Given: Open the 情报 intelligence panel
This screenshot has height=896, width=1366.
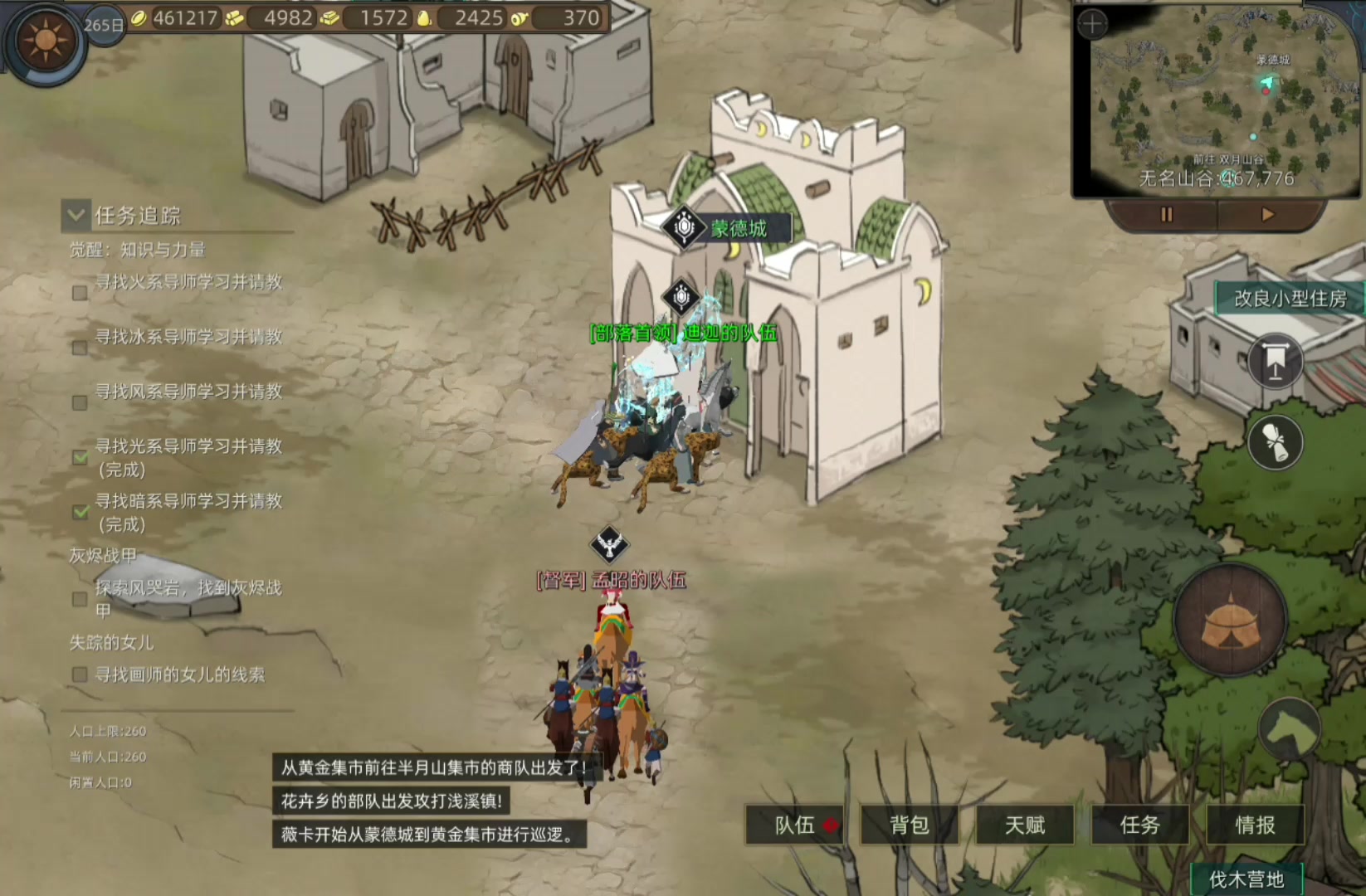Looking at the screenshot, I should coord(1255,825).
